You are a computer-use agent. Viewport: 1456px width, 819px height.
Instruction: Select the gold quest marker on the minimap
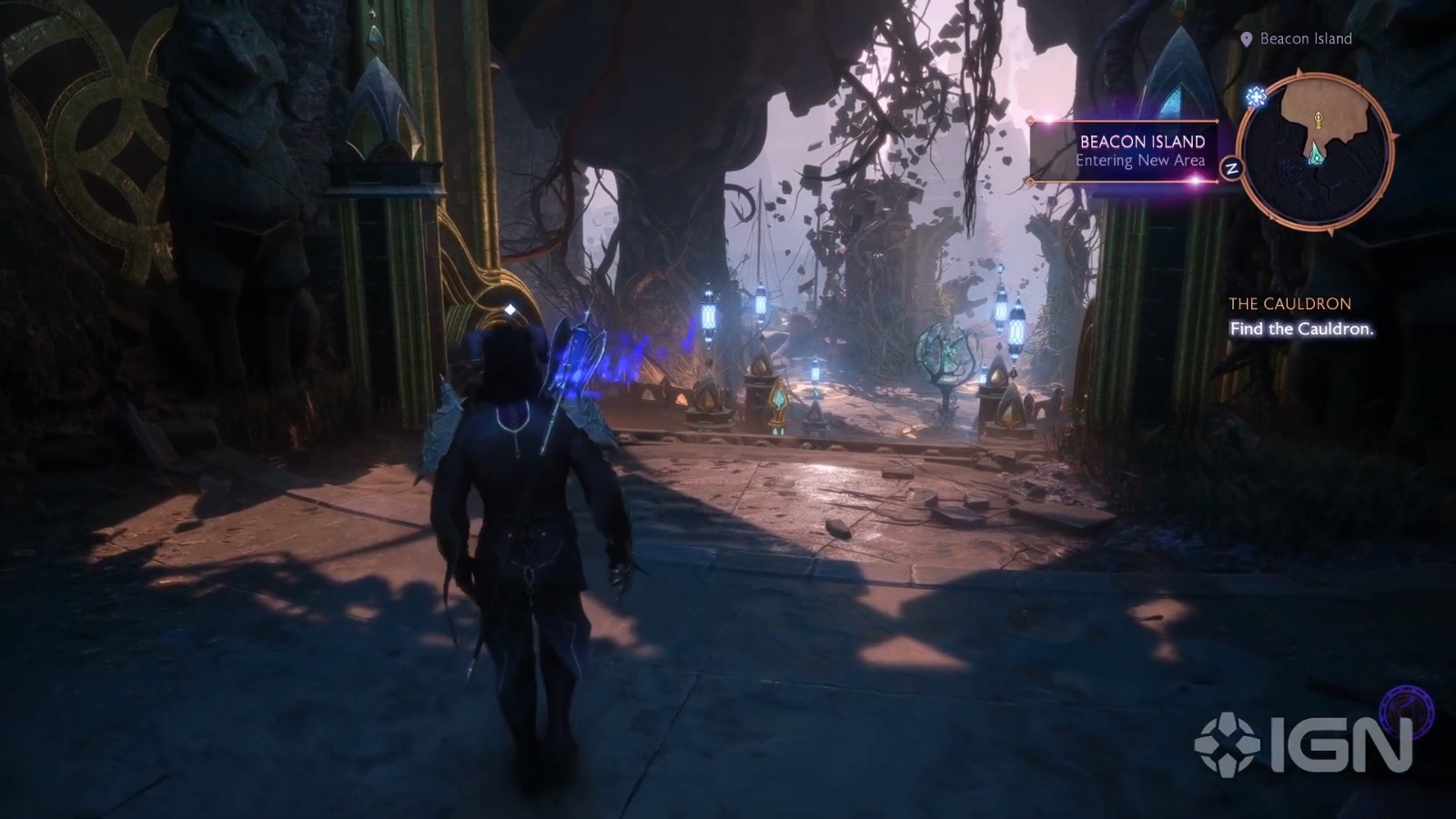[1317, 119]
